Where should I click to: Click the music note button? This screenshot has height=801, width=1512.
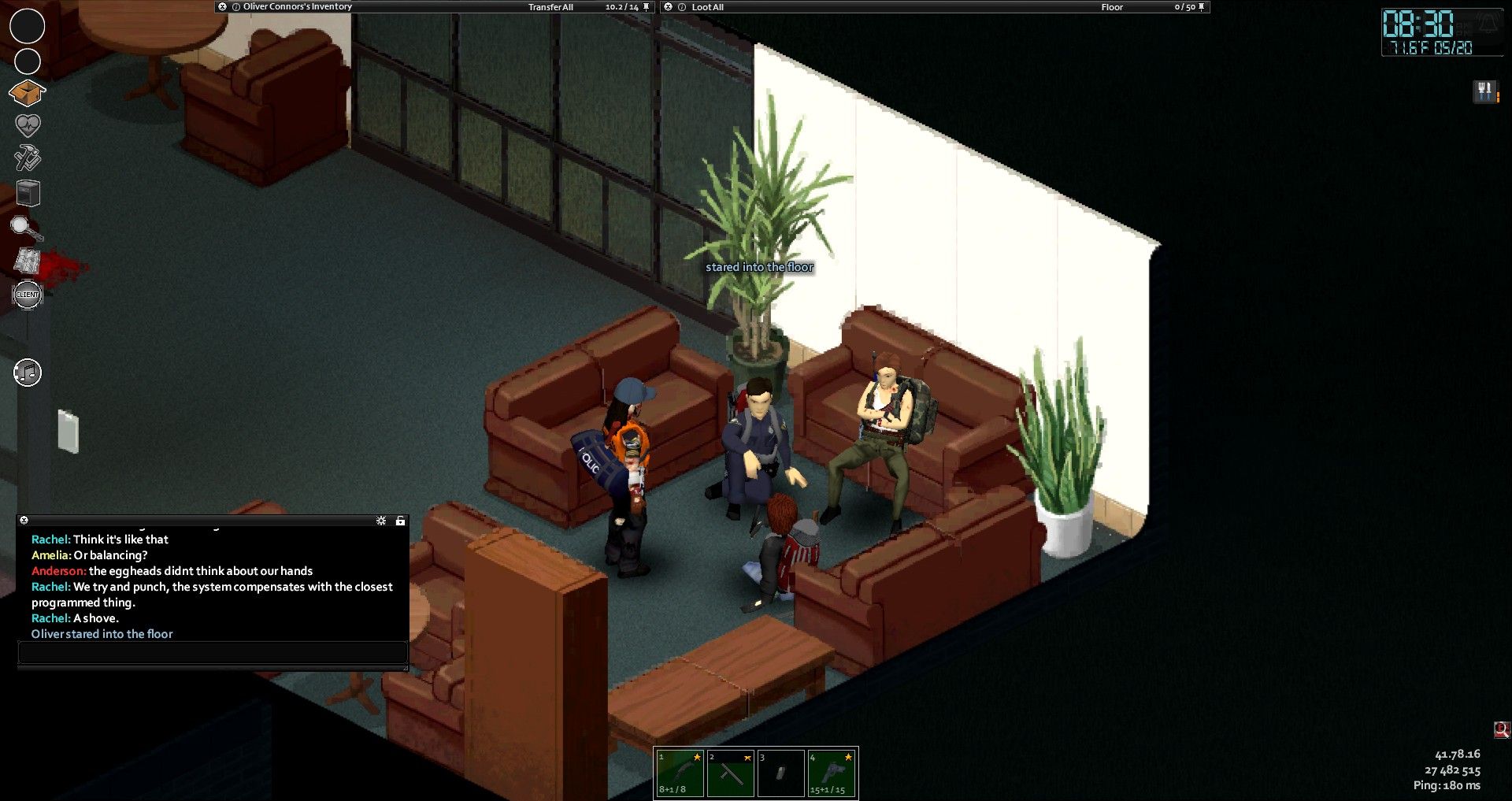pyautogui.click(x=28, y=373)
